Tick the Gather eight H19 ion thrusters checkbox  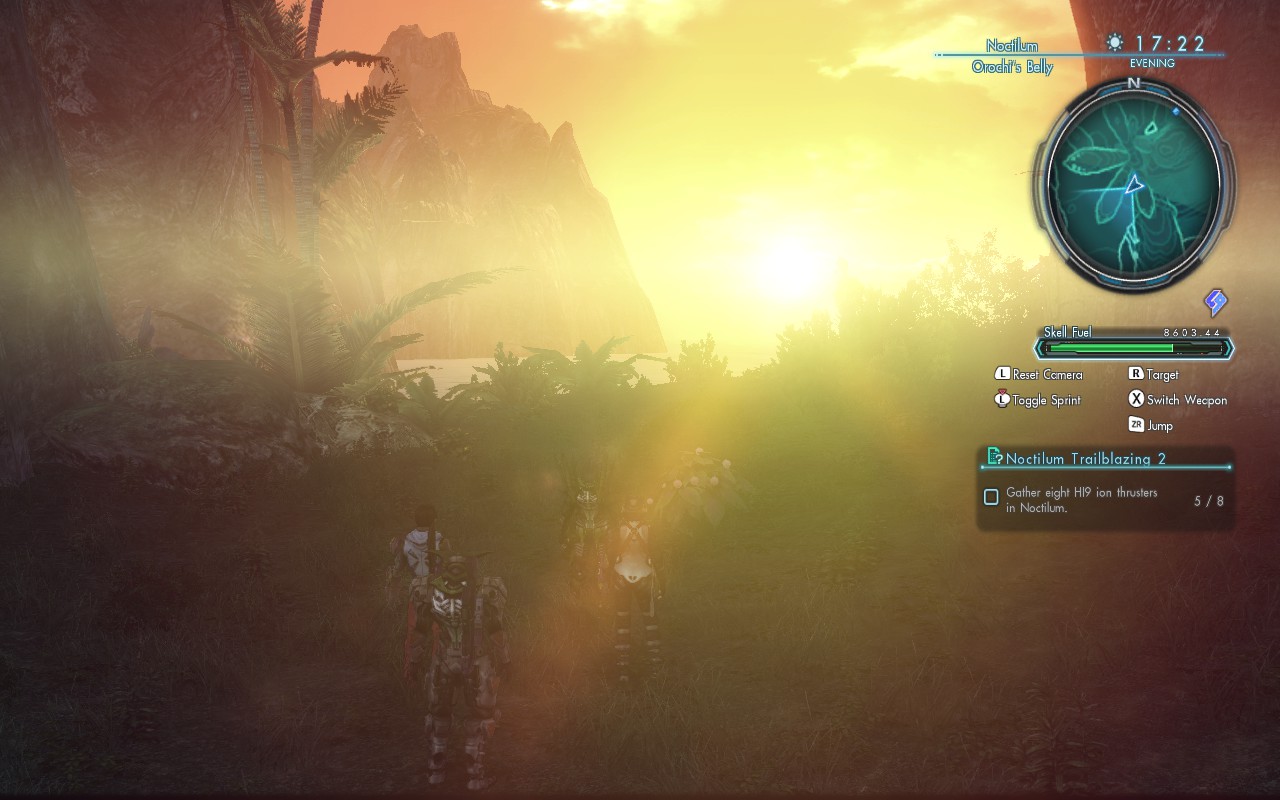click(x=991, y=497)
